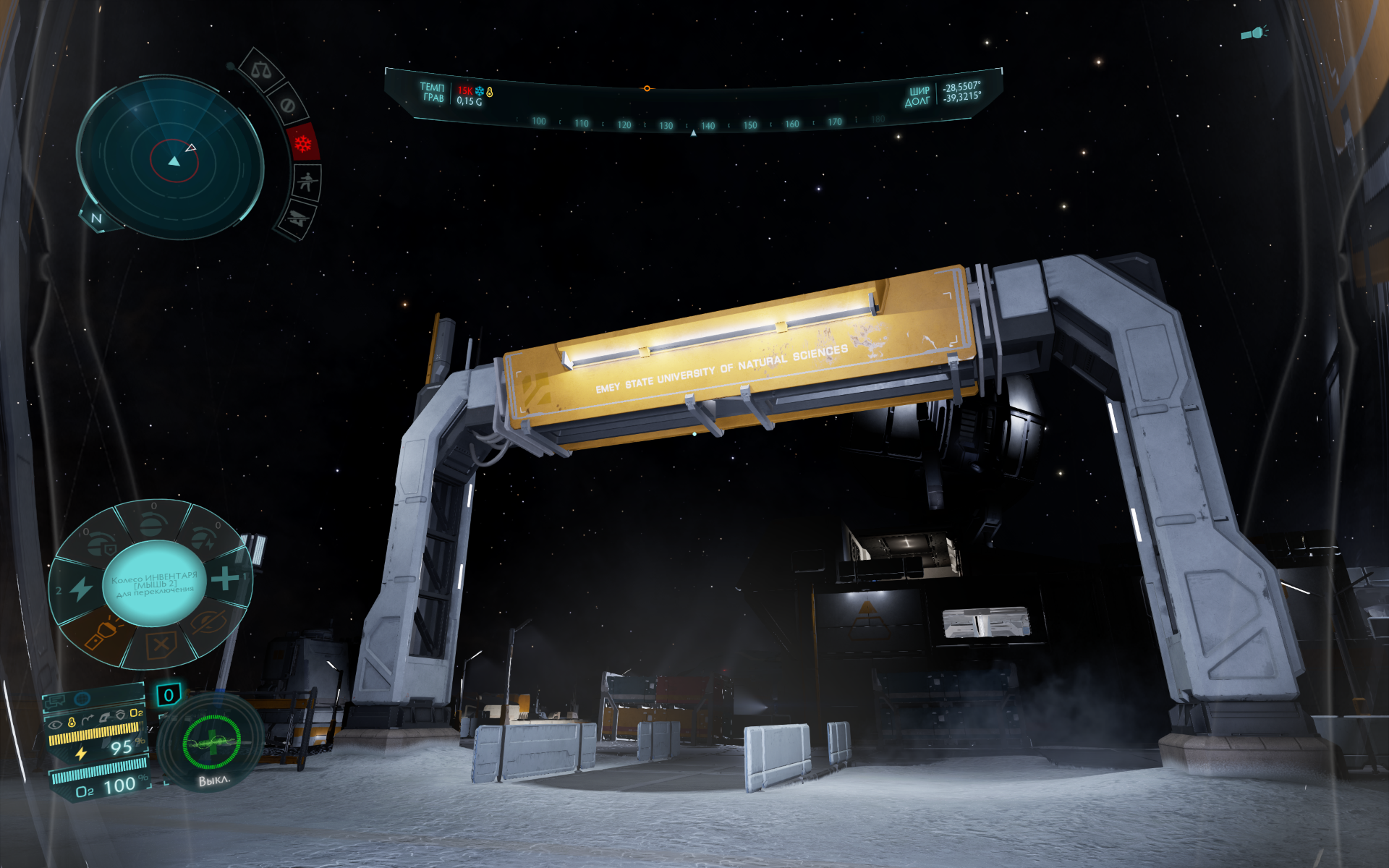Click the compass heading strip

pos(693,124)
